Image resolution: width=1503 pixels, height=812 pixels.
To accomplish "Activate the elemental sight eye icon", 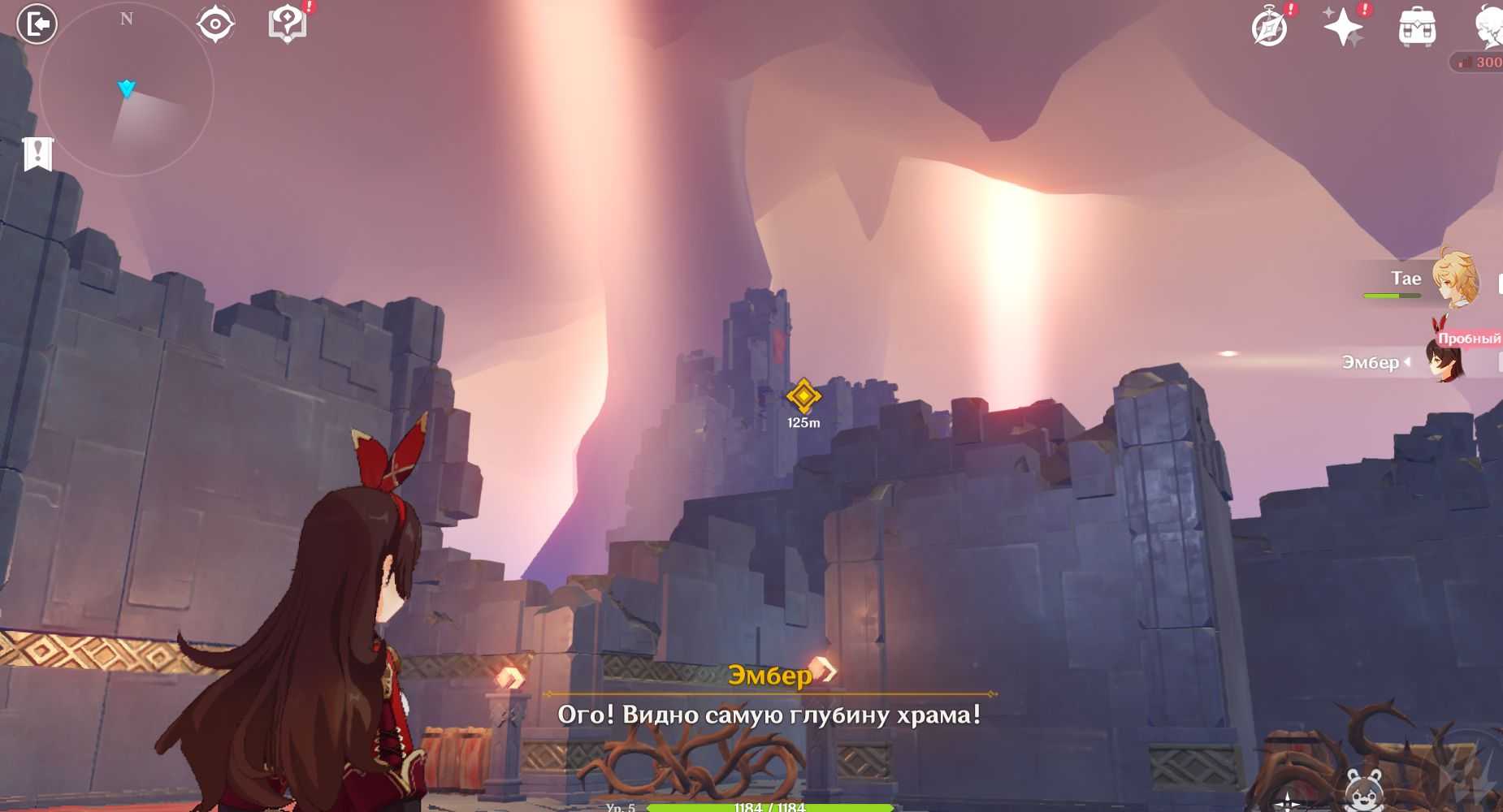I will coord(215,24).
